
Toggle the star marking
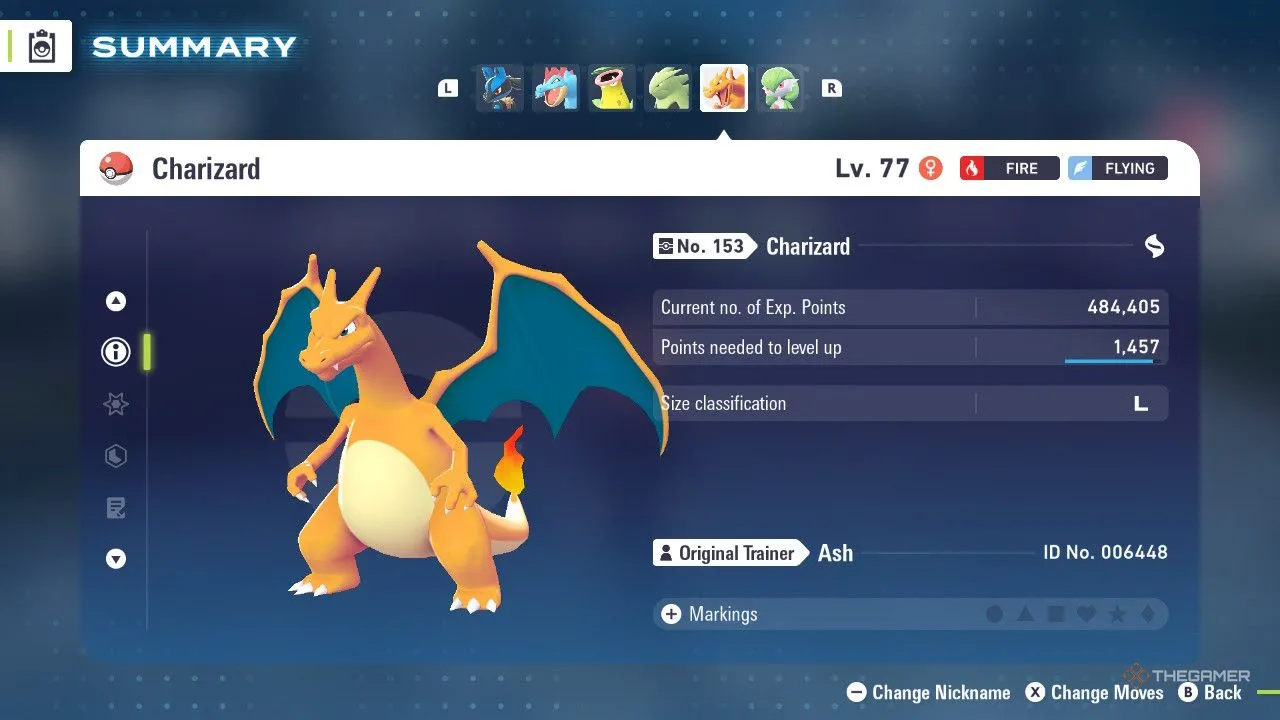[x=1116, y=614]
